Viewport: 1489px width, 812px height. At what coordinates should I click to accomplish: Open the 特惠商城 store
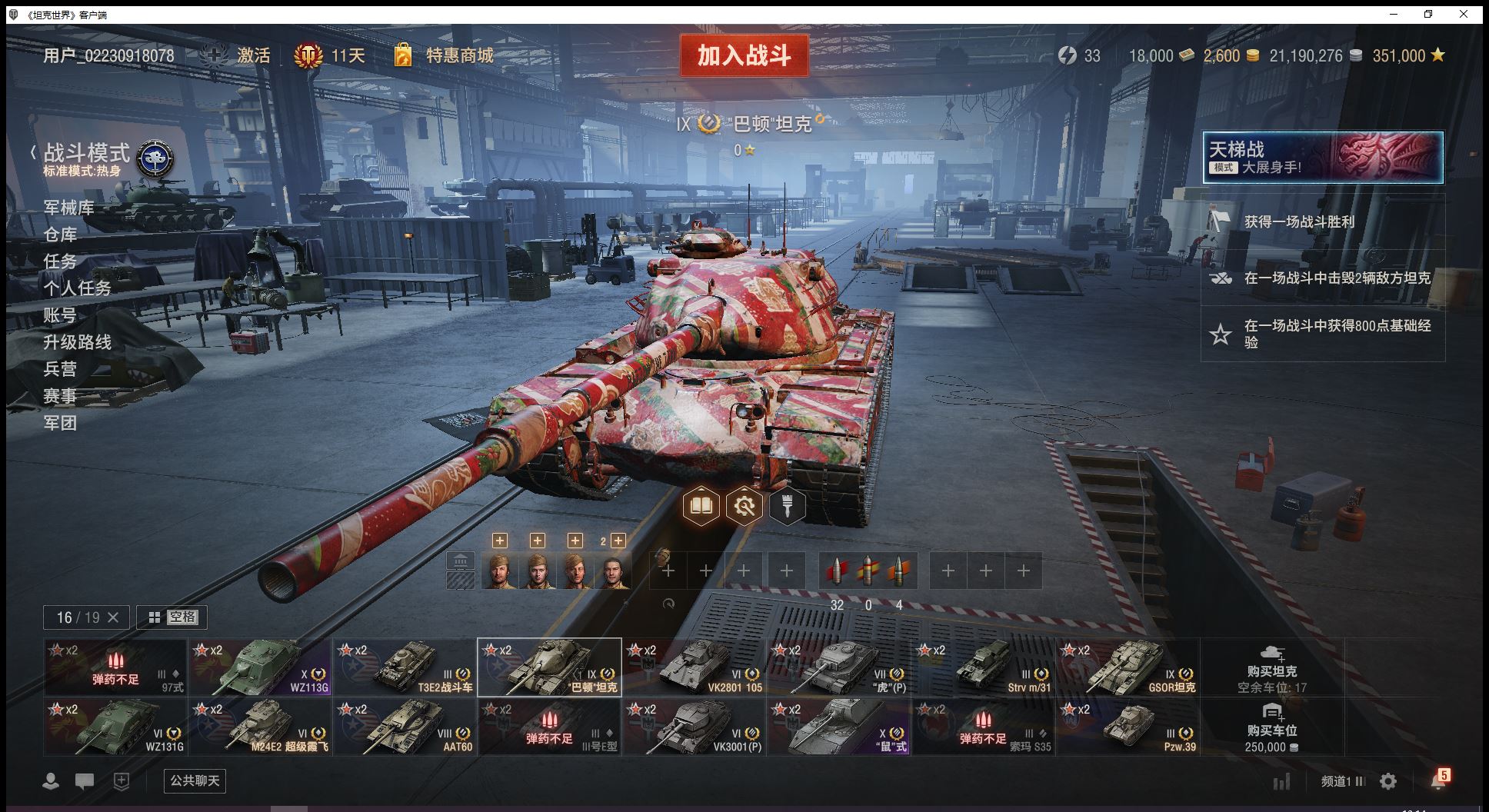click(x=459, y=55)
